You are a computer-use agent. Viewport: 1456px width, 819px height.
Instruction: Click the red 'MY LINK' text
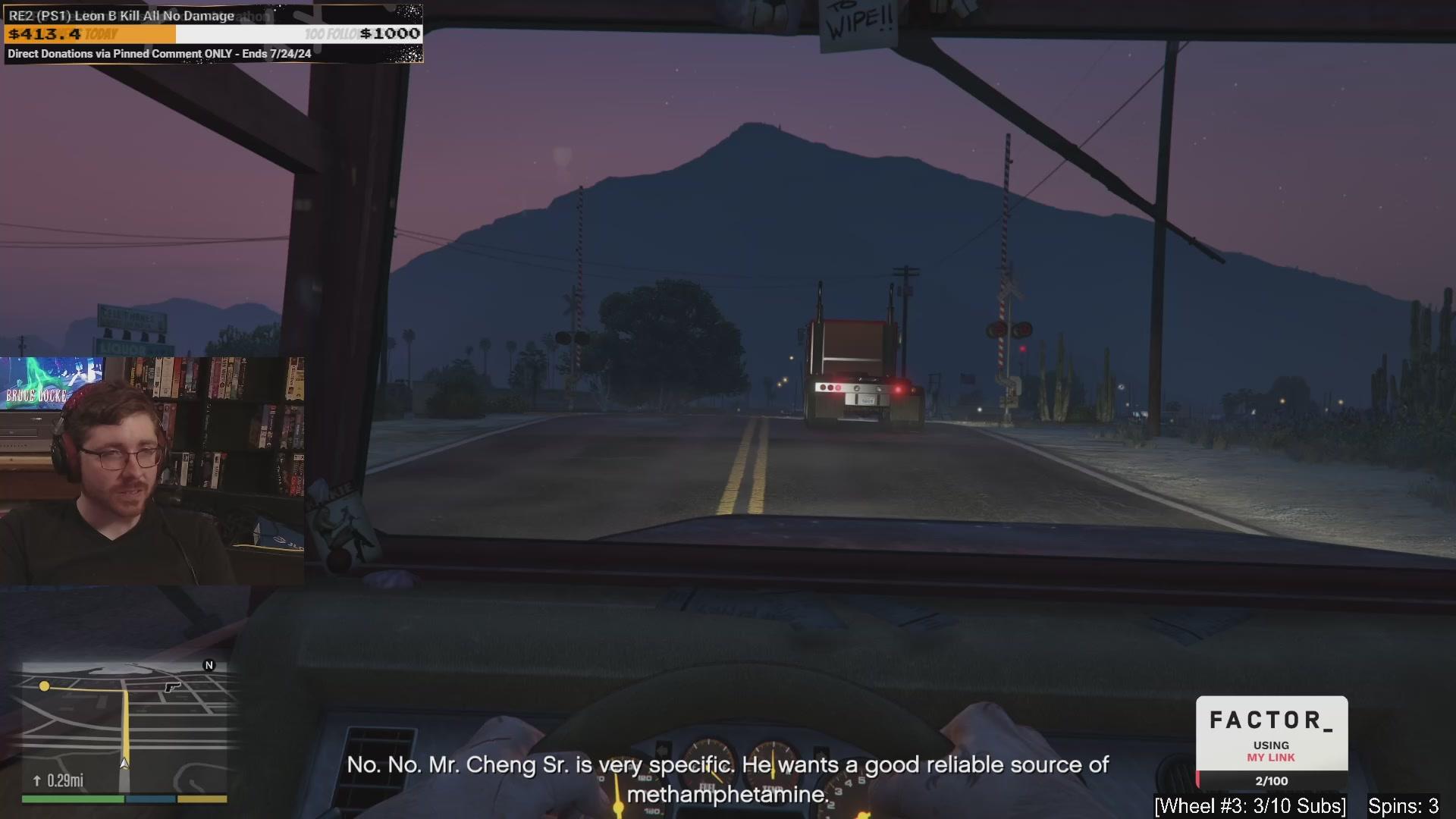click(x=1271, y=757)
